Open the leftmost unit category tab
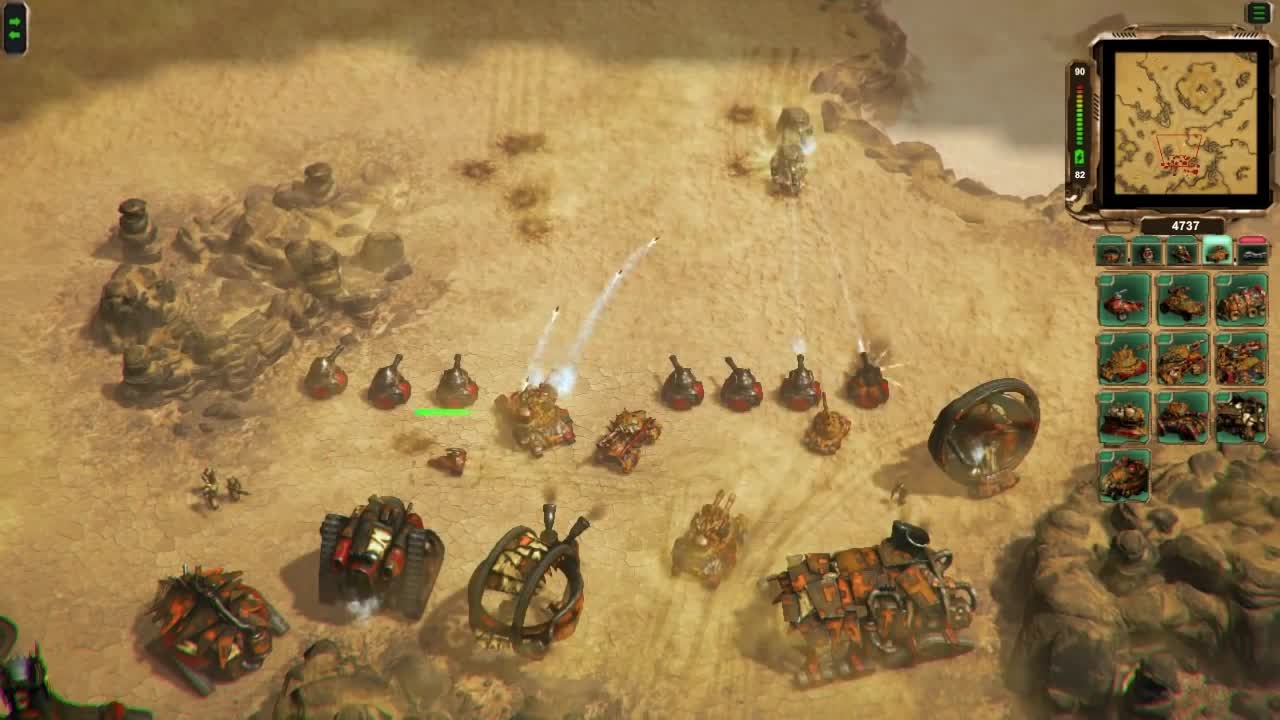The image size is (1280, 720). (x=1111, y=255)
